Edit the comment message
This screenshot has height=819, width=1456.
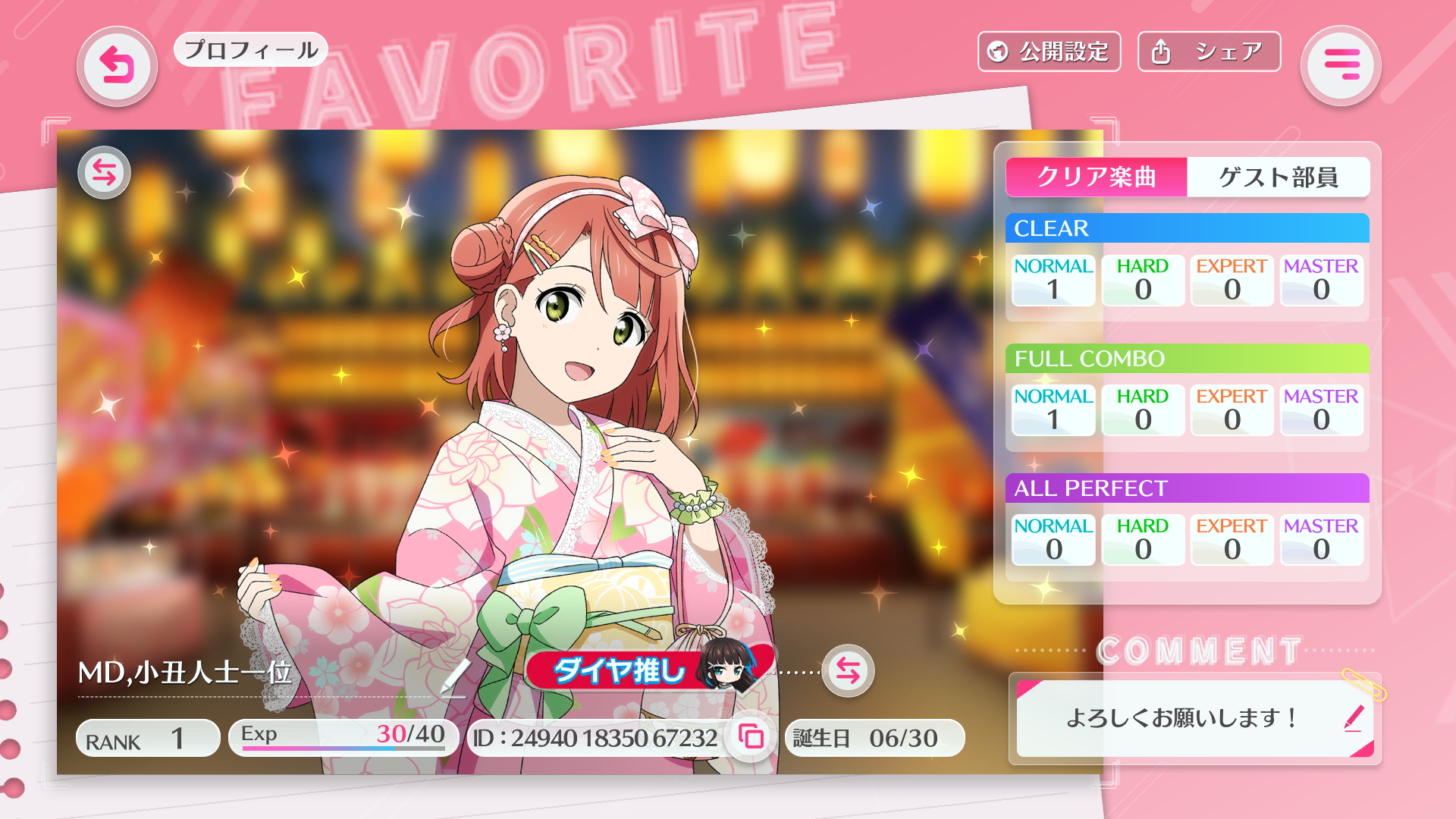[x=1354, y=717]
